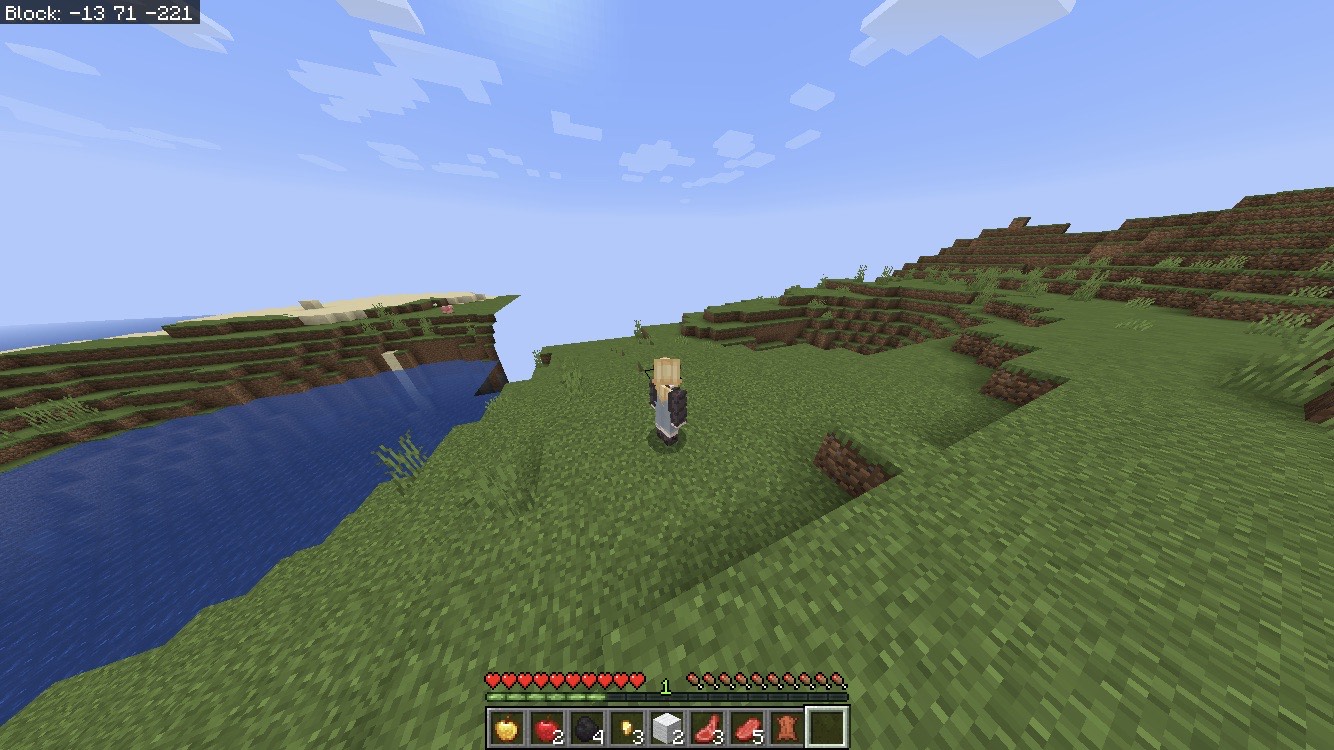The height and width of the screenshot is (750, 1334).
Task: Select the red apple stack slot
Action: 547,728
